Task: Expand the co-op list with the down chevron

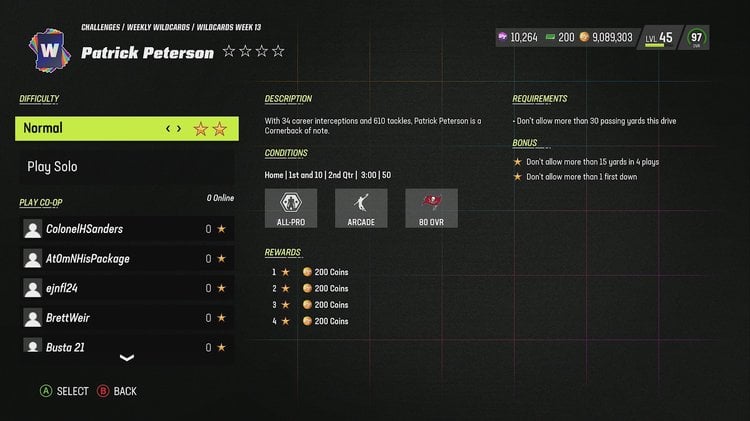Action: tap(127, 358)
